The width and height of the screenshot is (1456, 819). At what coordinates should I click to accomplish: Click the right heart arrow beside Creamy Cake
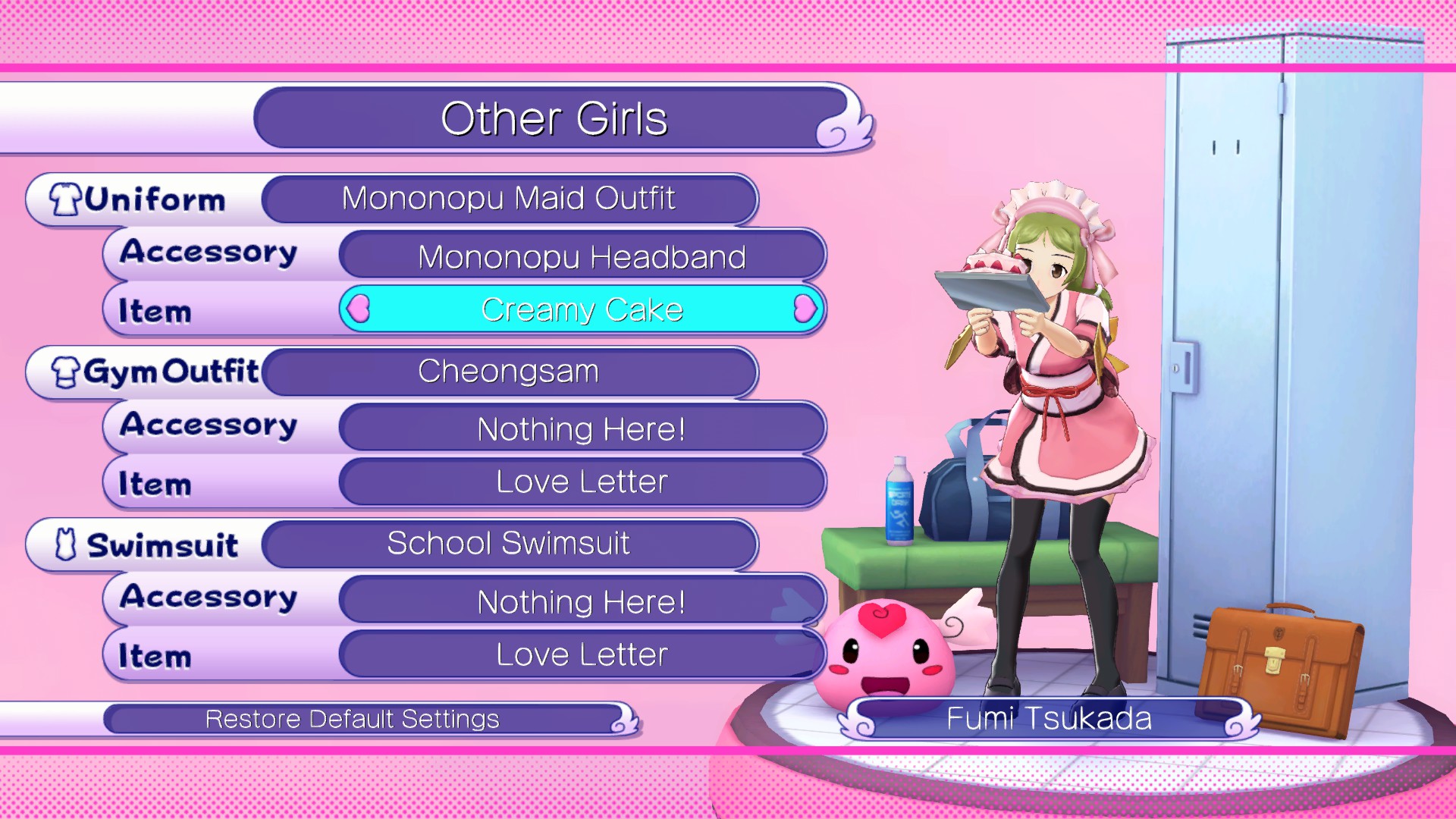coord(804,309)
